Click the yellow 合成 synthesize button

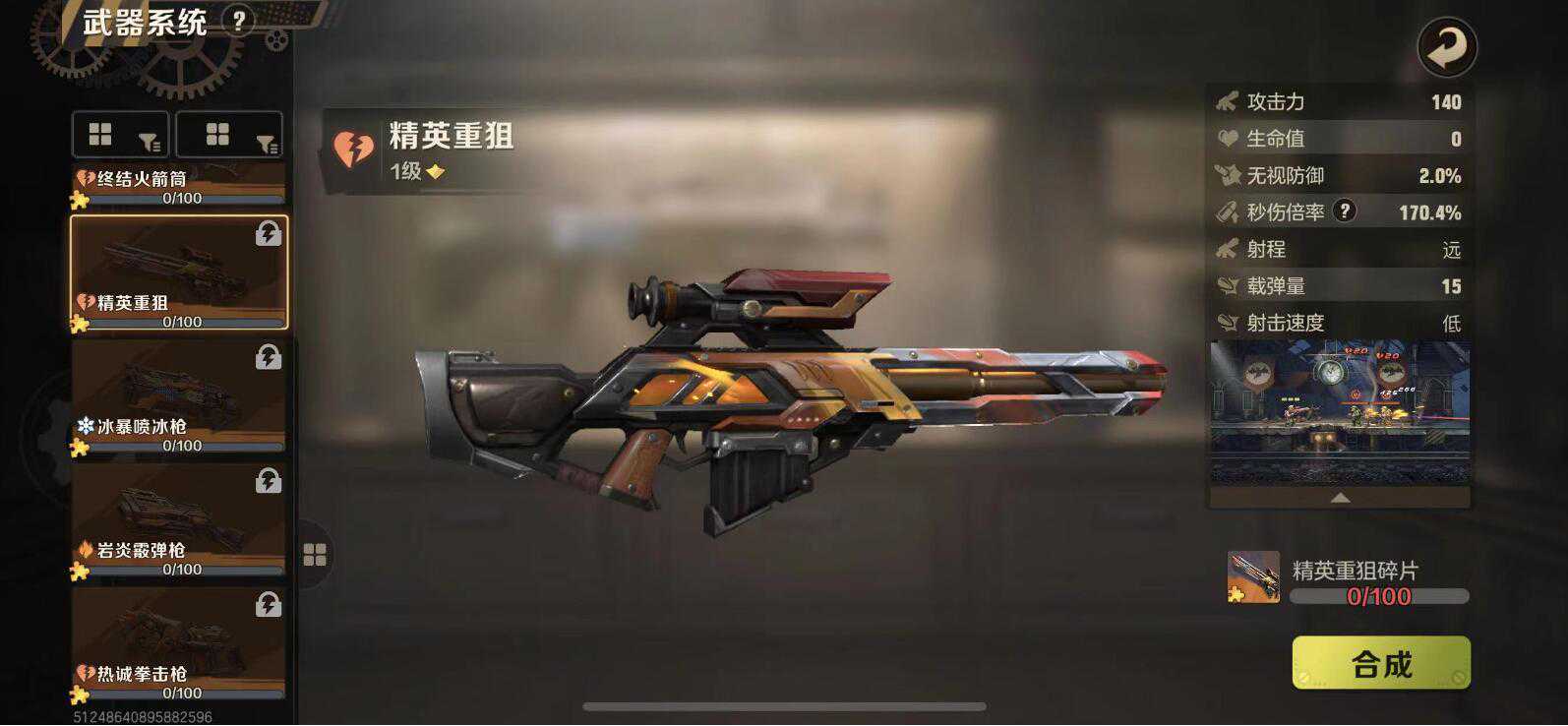point(1380,663)
